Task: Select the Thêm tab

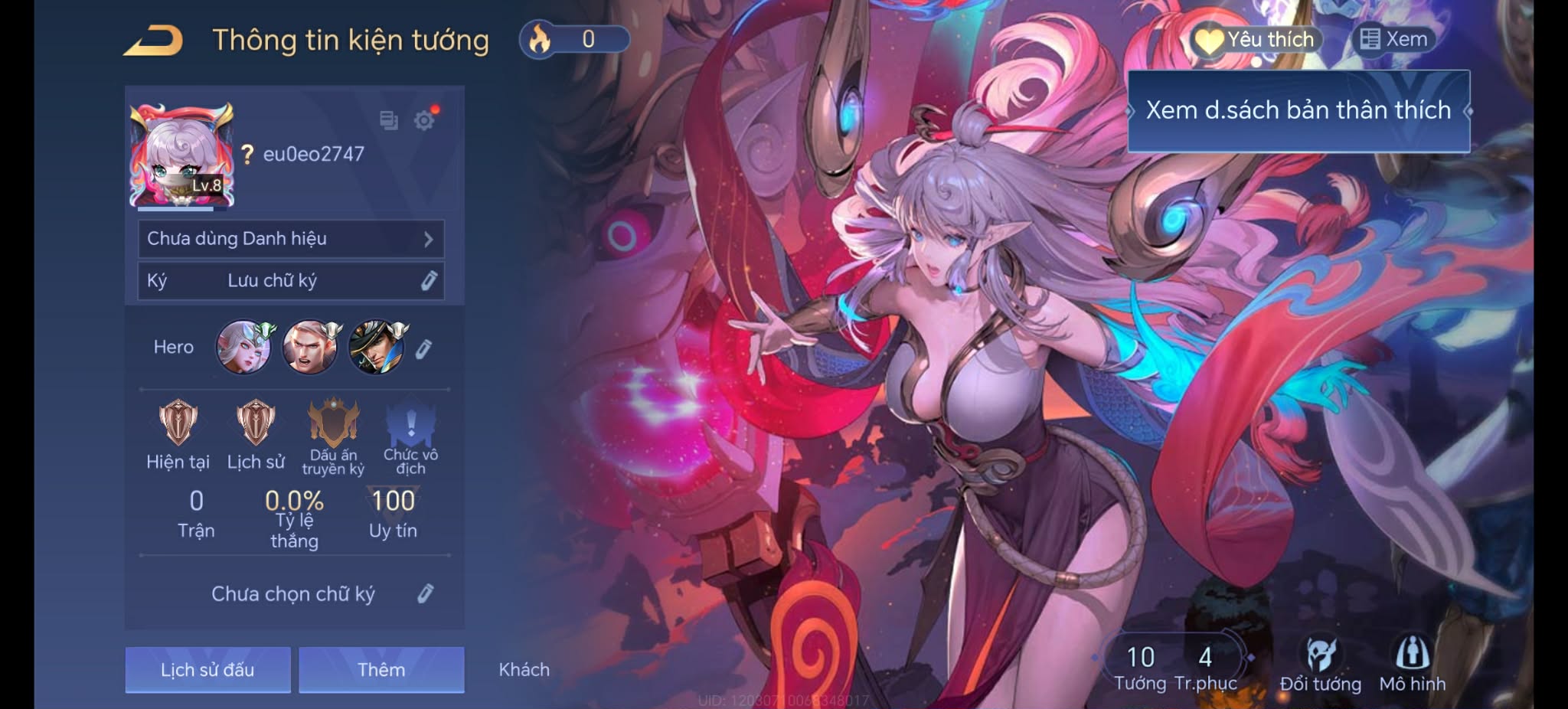Action: [381, 669]
